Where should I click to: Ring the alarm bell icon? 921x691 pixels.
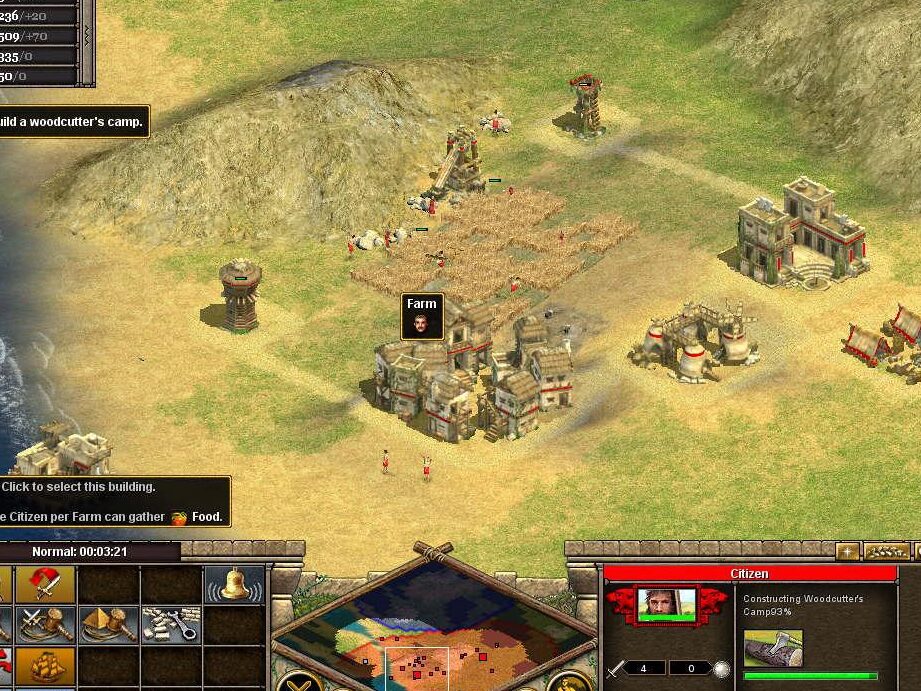coord(234,584)
